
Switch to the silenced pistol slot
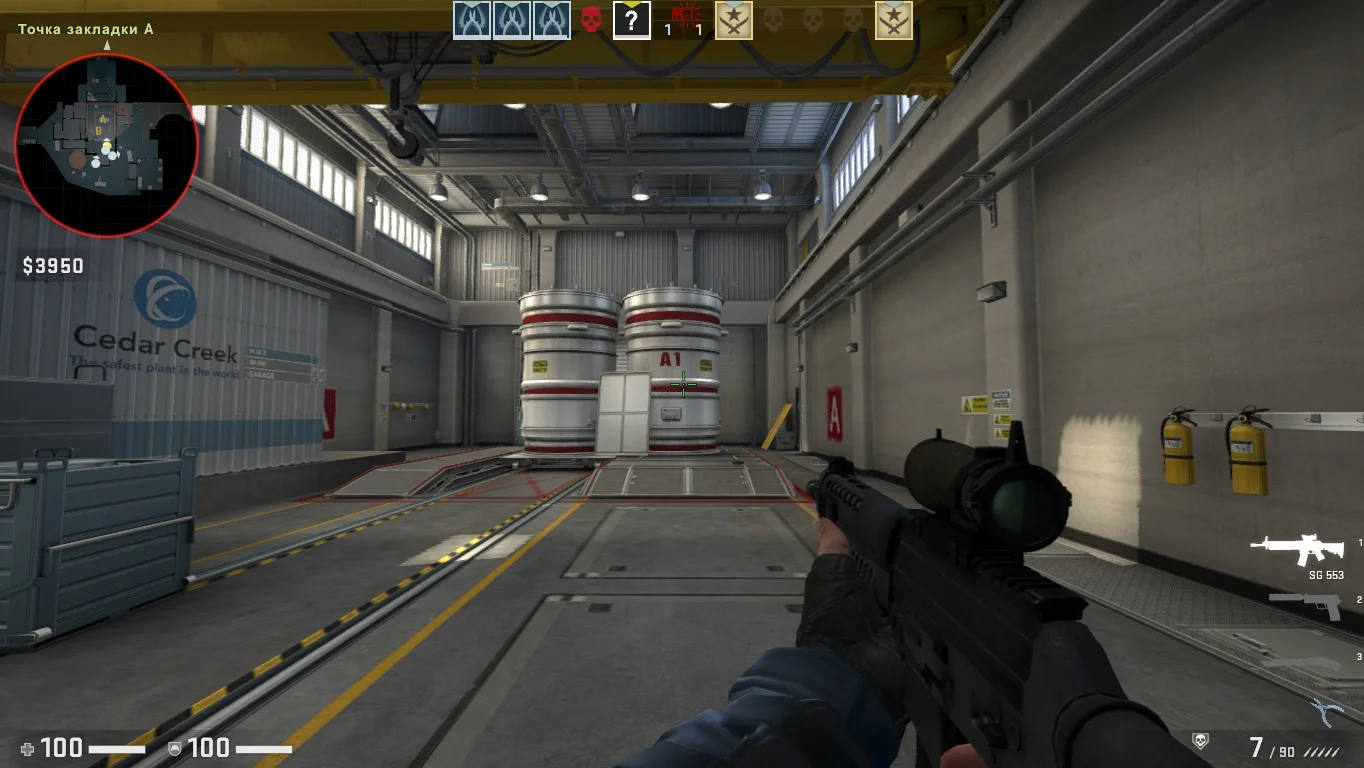coord(1305,603)
